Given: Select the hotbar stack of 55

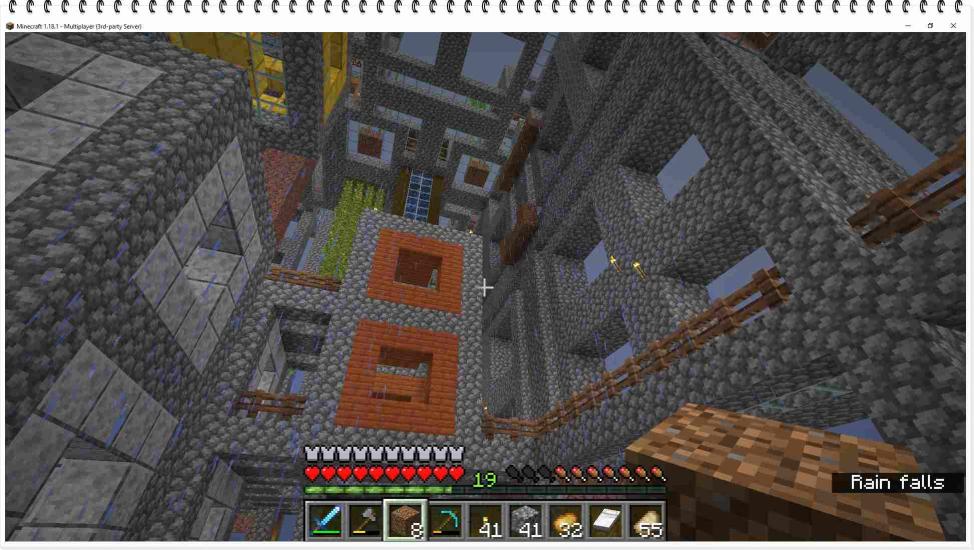Looking at the screenshot, I should tap(645, 520).
